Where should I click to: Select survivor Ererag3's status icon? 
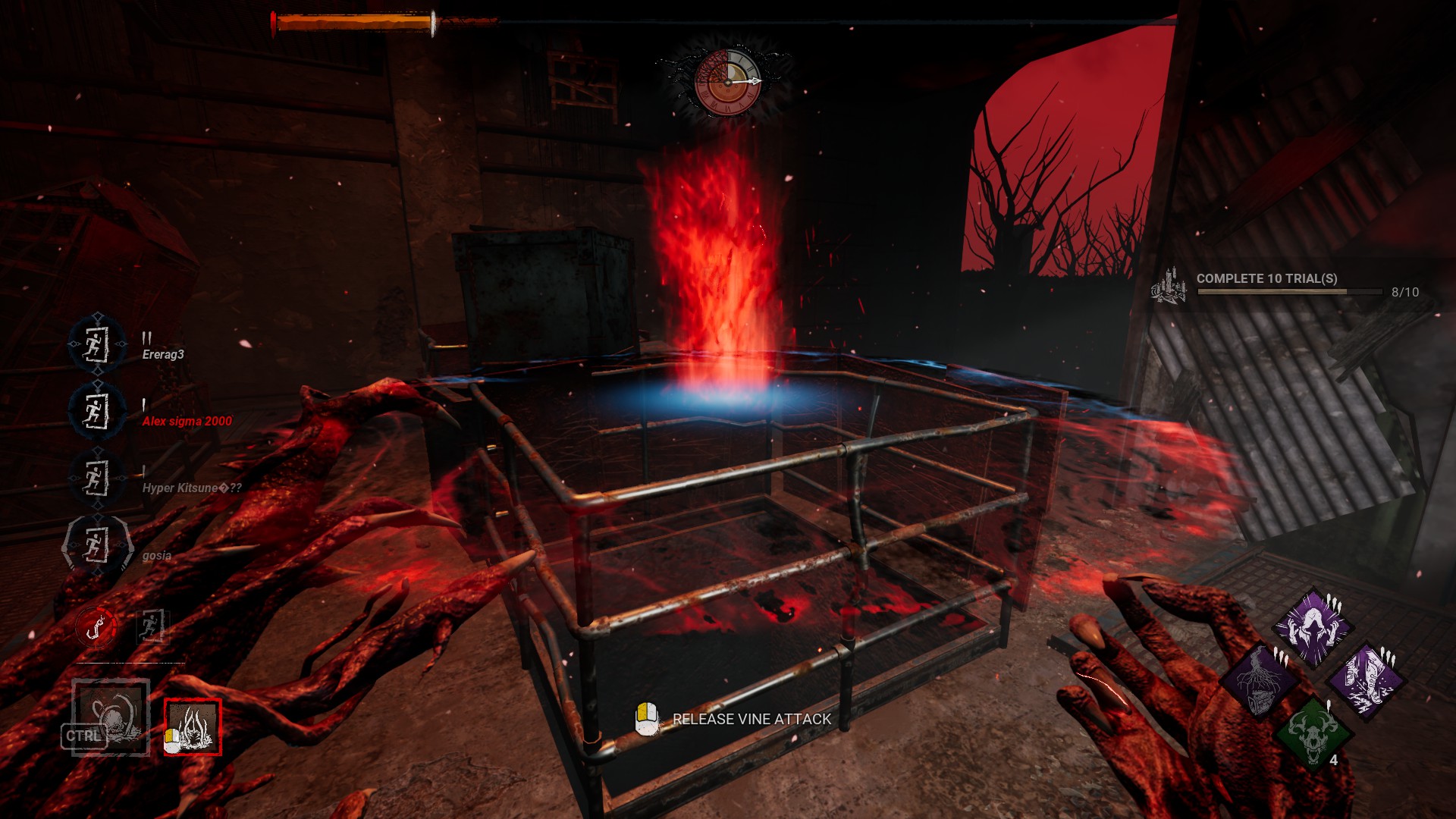pos(96,345)
